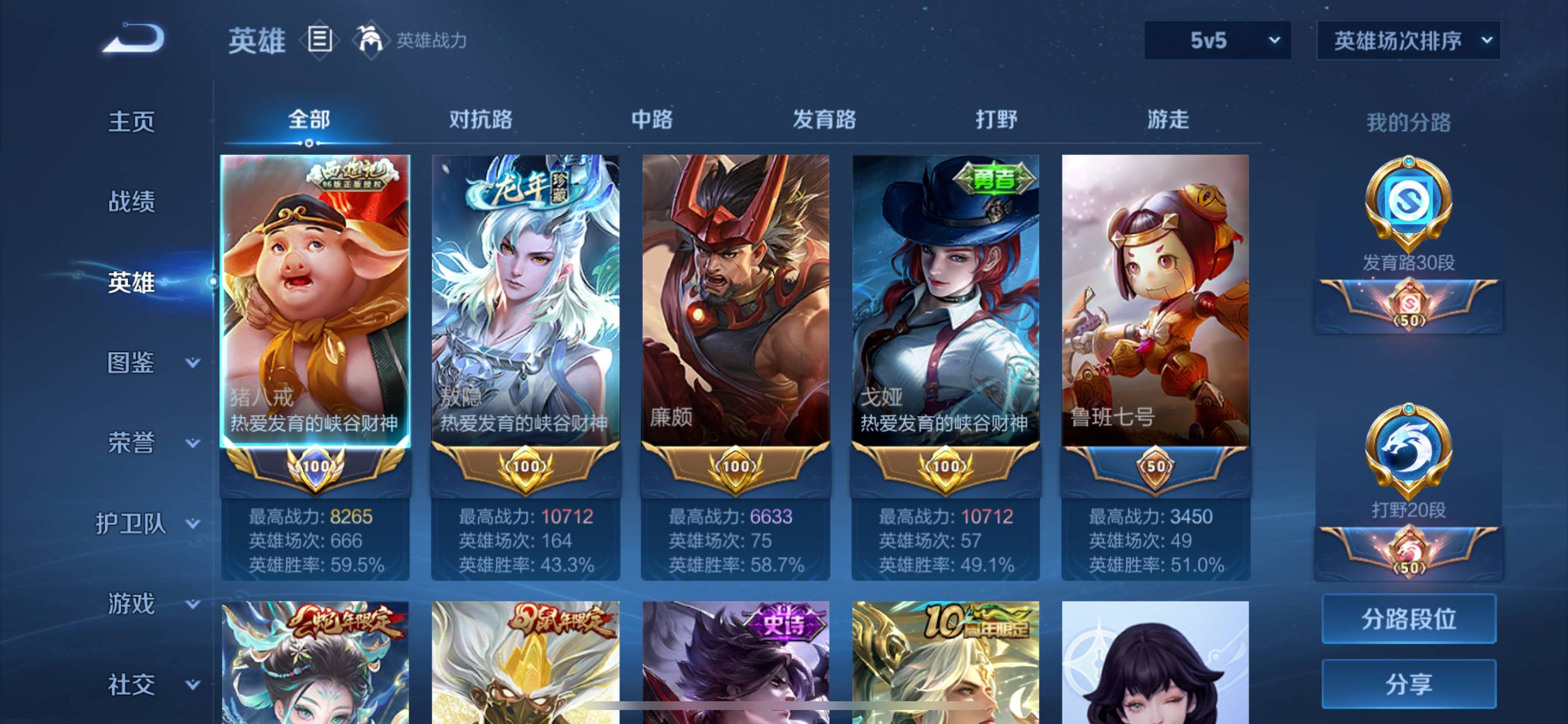Click the 英雄战力 crown icon
The width and height of the screenshot is (1568, 724).
pyautogui.click(x=372, y=40)
